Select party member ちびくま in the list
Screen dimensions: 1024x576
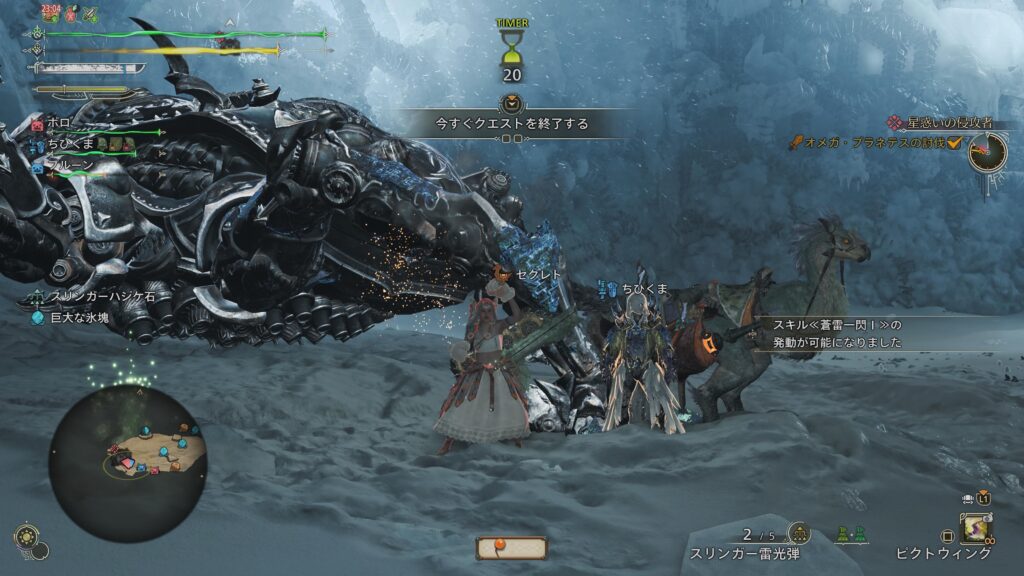72,144
